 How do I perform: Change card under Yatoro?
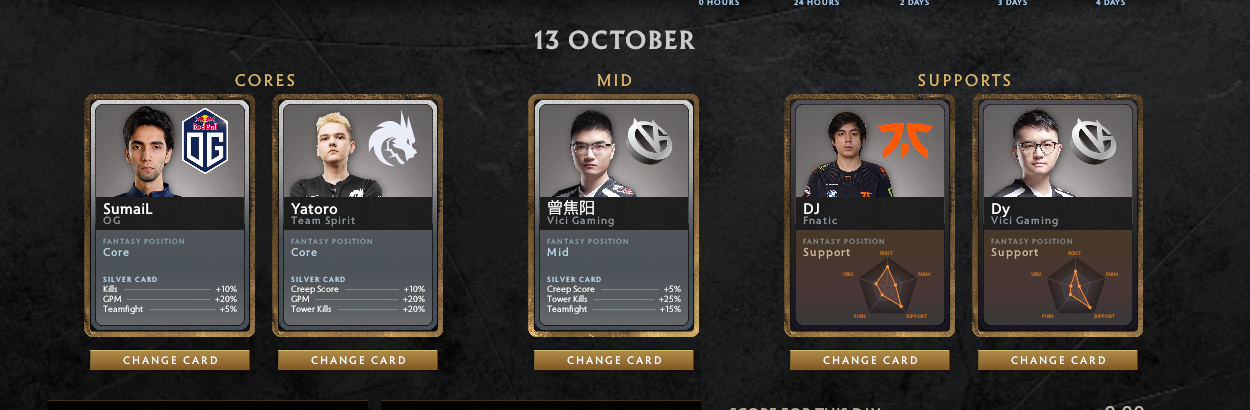tap(358, 360)
